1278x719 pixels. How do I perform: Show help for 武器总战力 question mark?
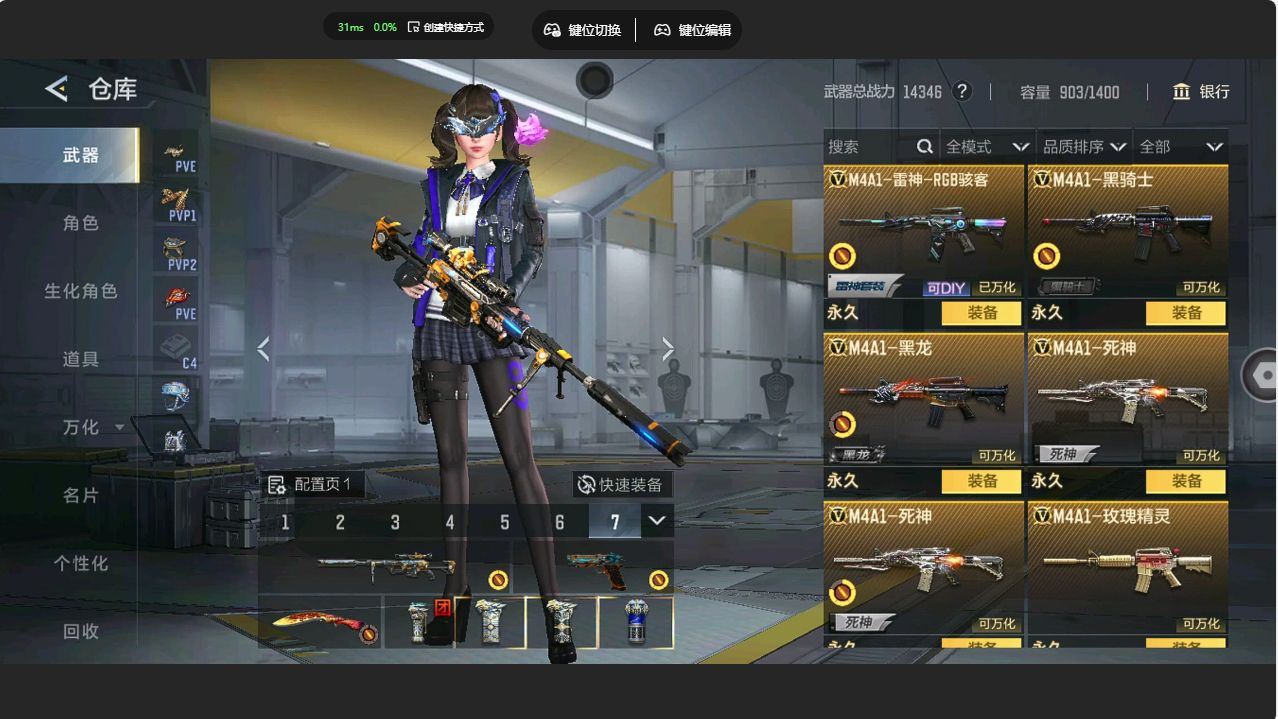coord(962,92)
